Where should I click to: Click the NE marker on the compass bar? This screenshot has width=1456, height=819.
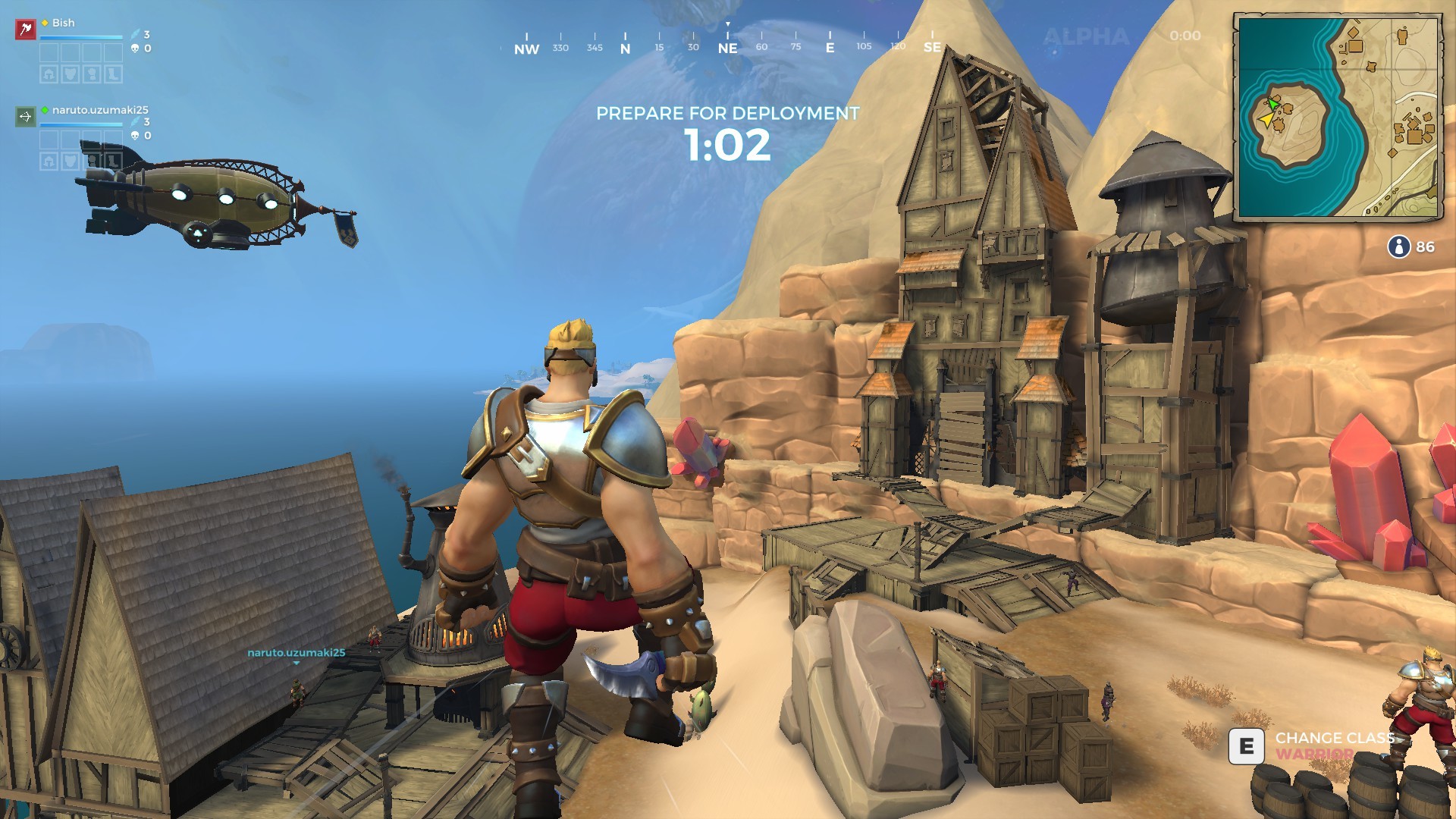pyautogui.click(x=726, y=45)
